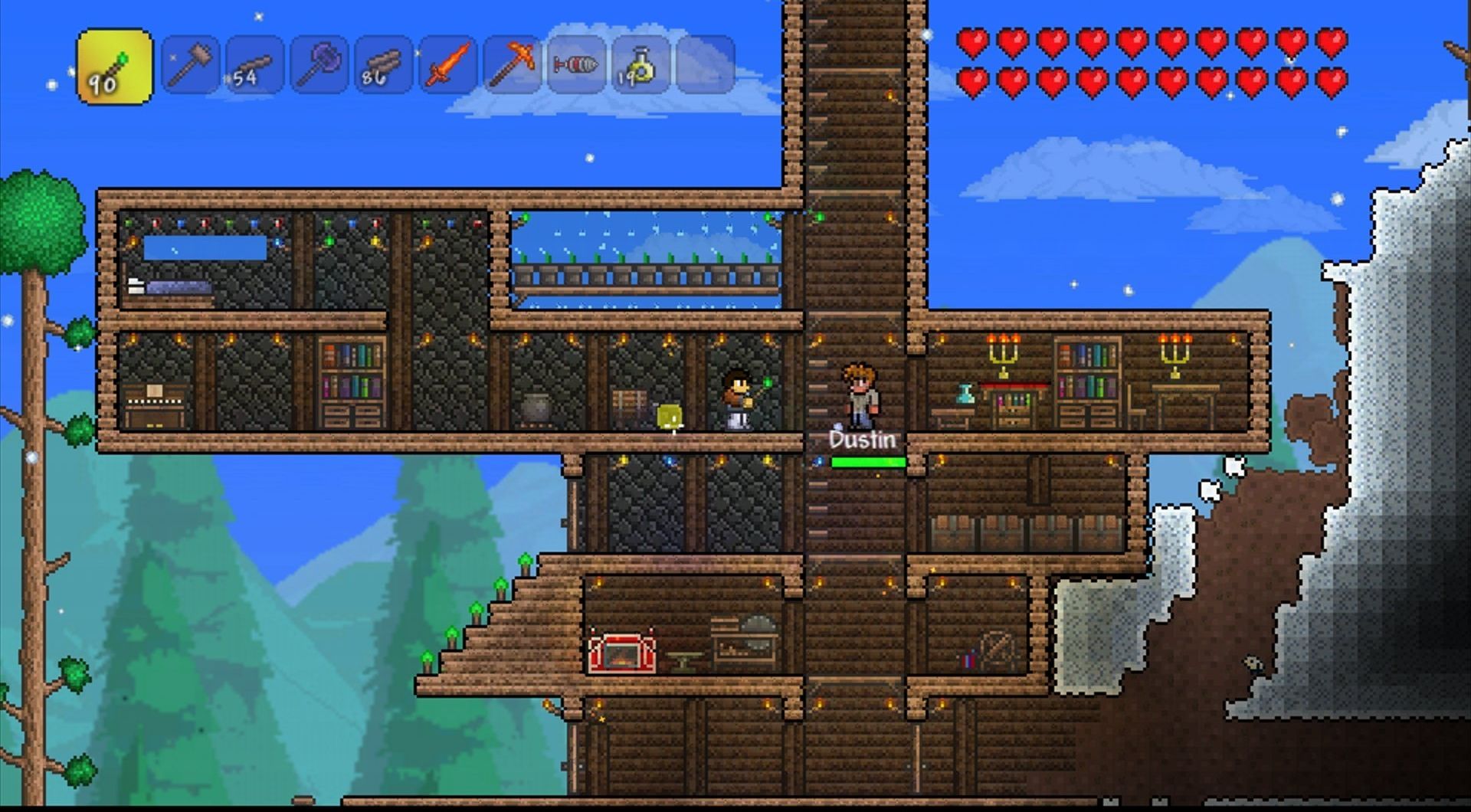The width and height of the screenshot is (1471, 812).
Task: Select the green torch hotbar slot
Action: pyautogui.click(x=115, y=67)
